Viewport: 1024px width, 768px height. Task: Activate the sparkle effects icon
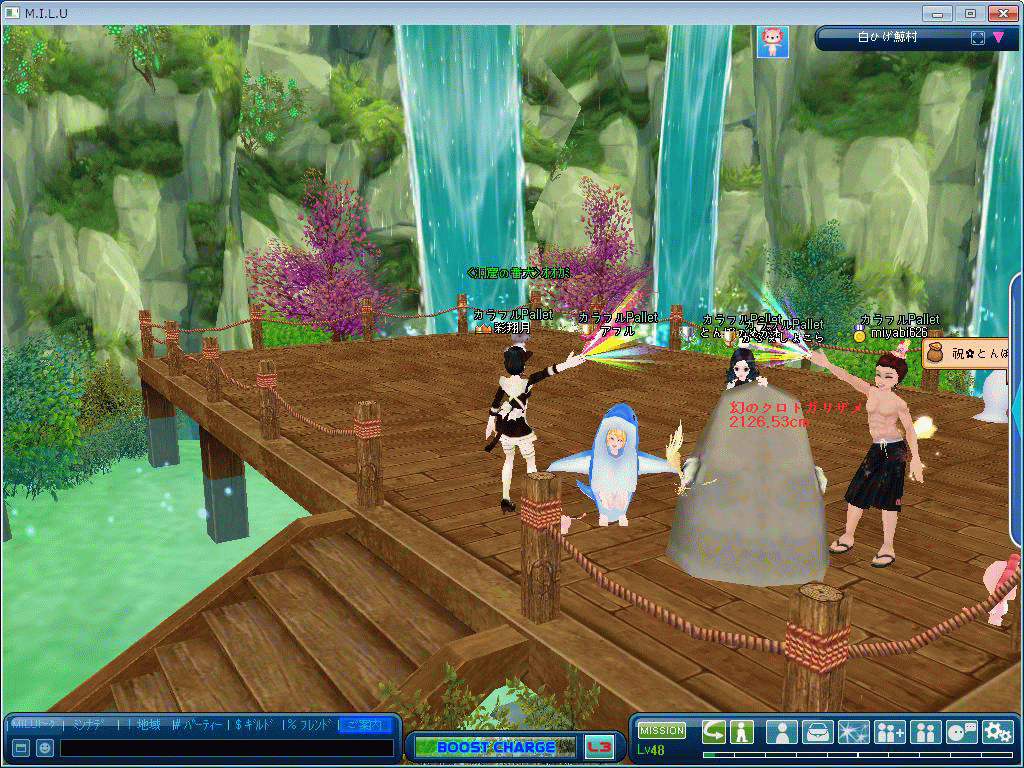point(854,732)
